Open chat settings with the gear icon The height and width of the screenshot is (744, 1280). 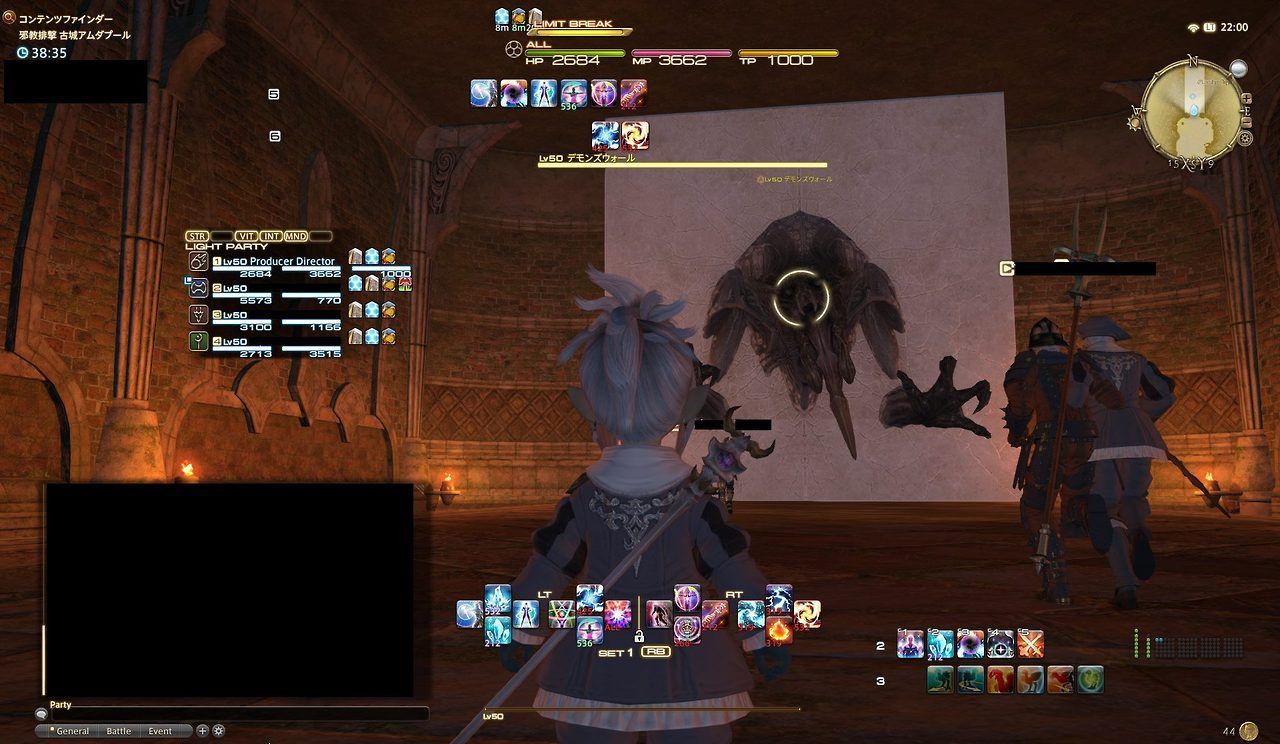[218, 731]
